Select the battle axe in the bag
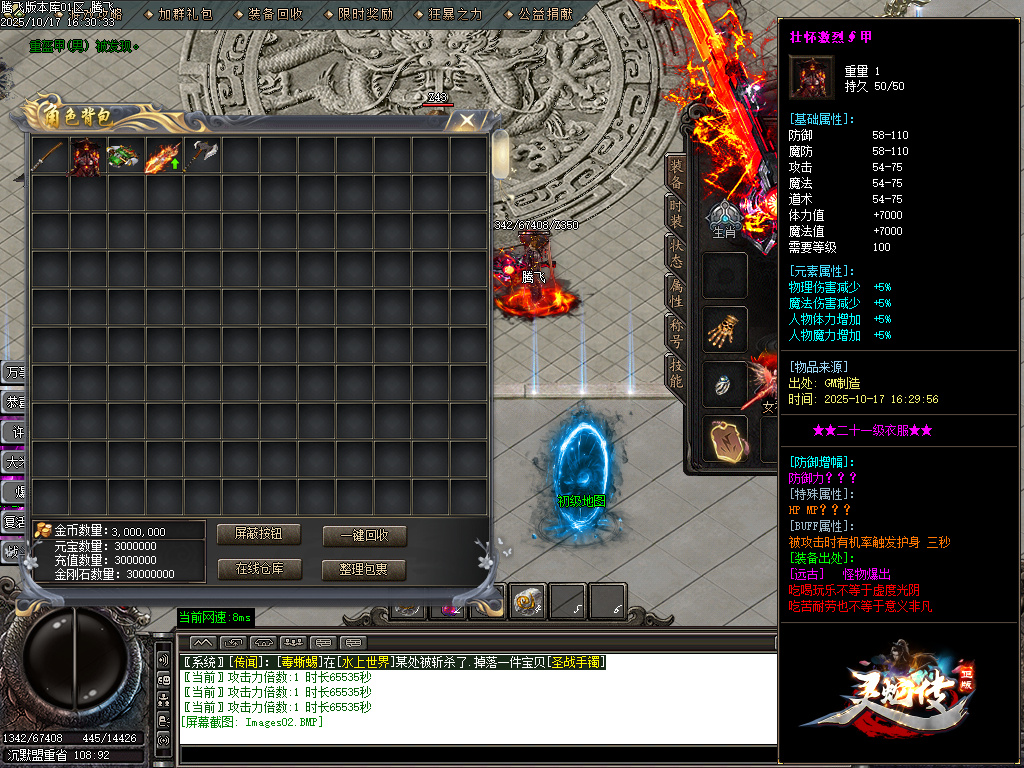This screenshot has width=1024, height=768. tap(201, 156)
